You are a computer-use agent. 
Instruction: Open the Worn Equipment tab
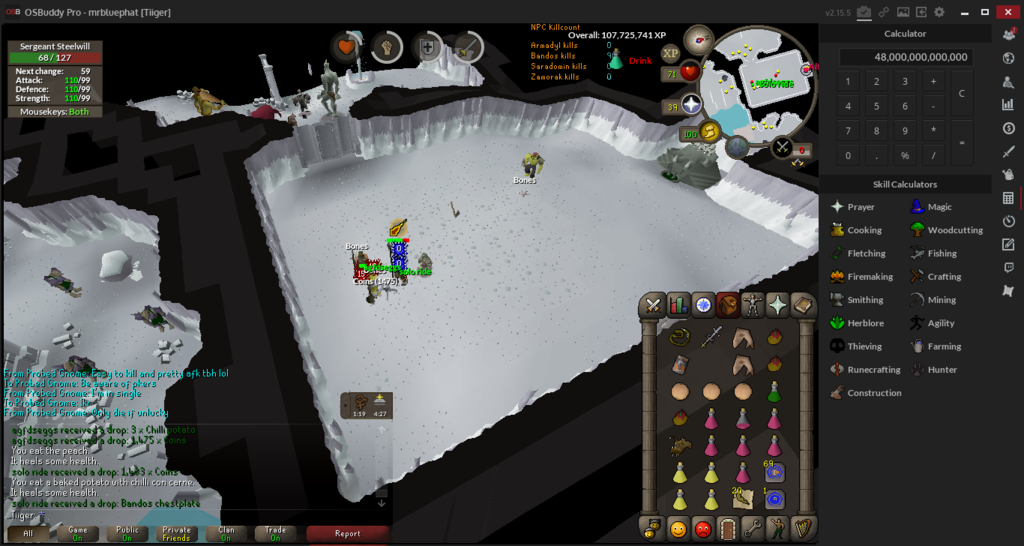[752, 306]
